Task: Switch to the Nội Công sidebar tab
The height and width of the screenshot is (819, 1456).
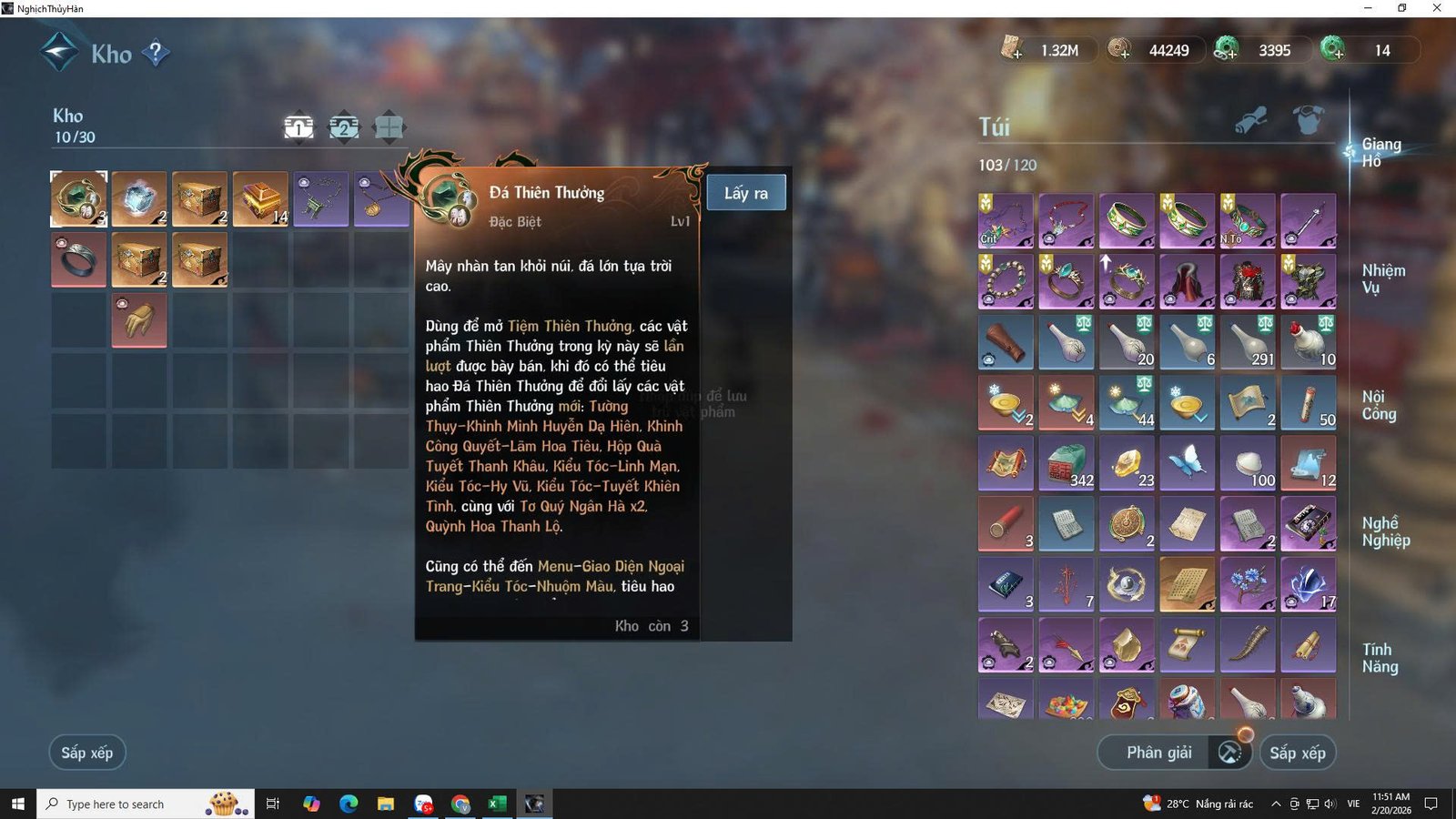Action: pos(1378,404)
